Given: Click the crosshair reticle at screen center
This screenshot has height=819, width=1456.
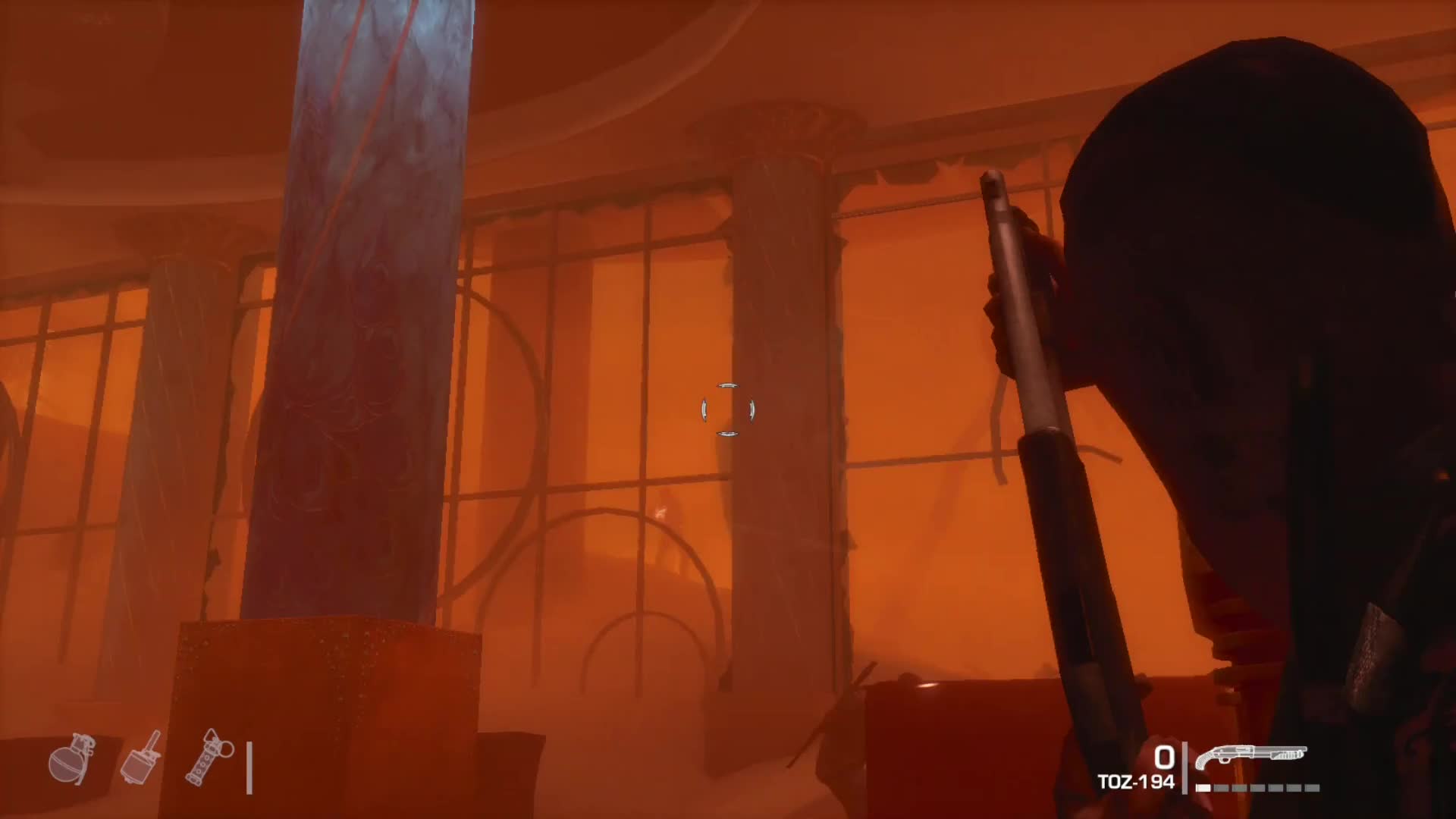Looking at the screenshot, I should point(728,409).
